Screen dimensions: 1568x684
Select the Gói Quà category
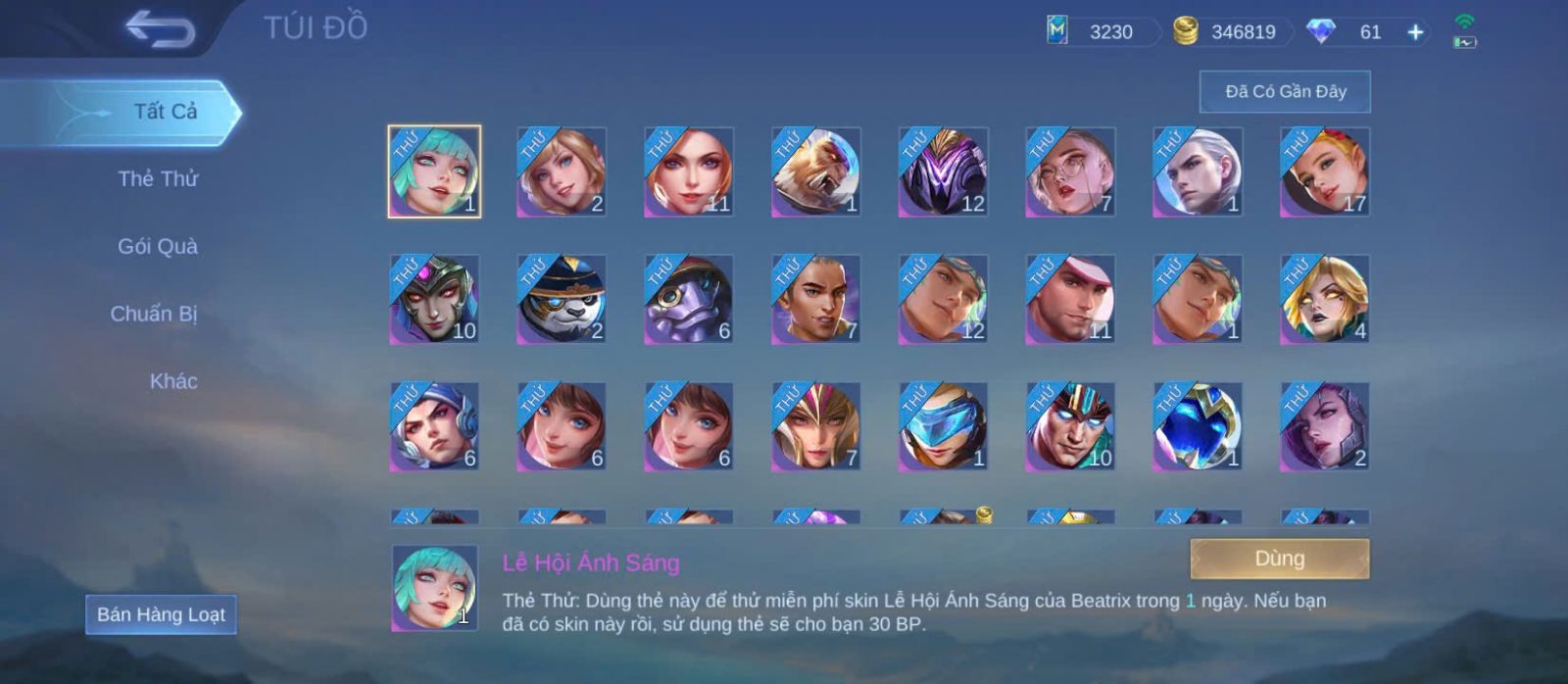click(158, 247)
